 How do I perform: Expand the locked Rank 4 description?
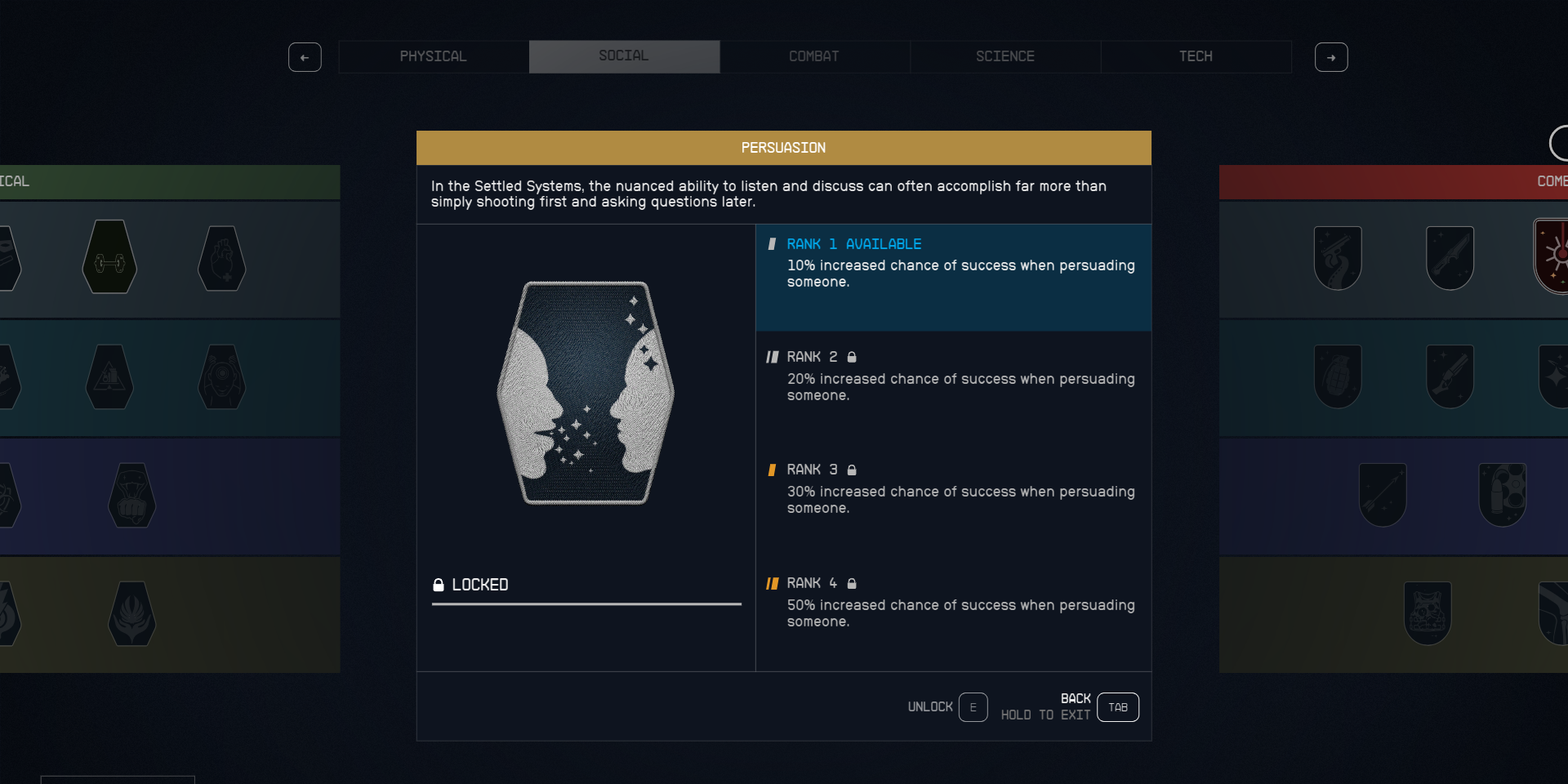(953, 602)
